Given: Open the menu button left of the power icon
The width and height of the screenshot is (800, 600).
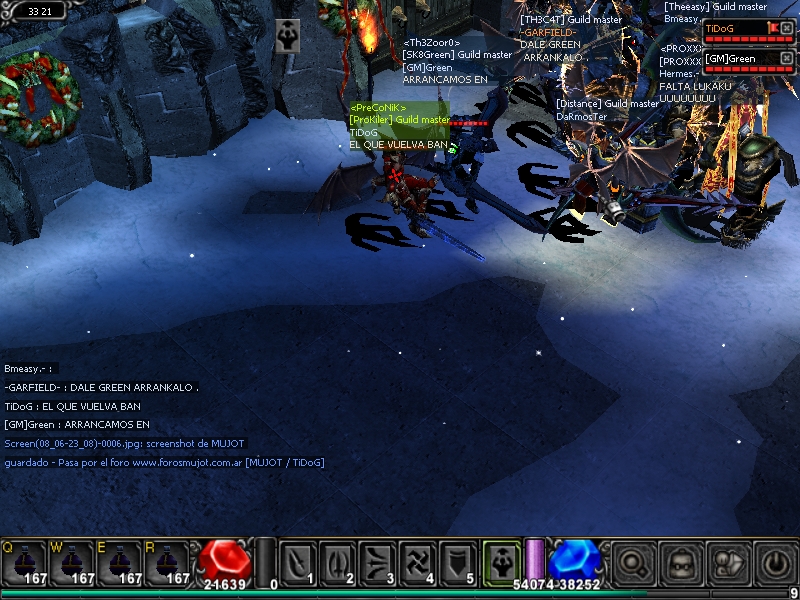Looking at the screenshot, I should click(x=729, y=564).
